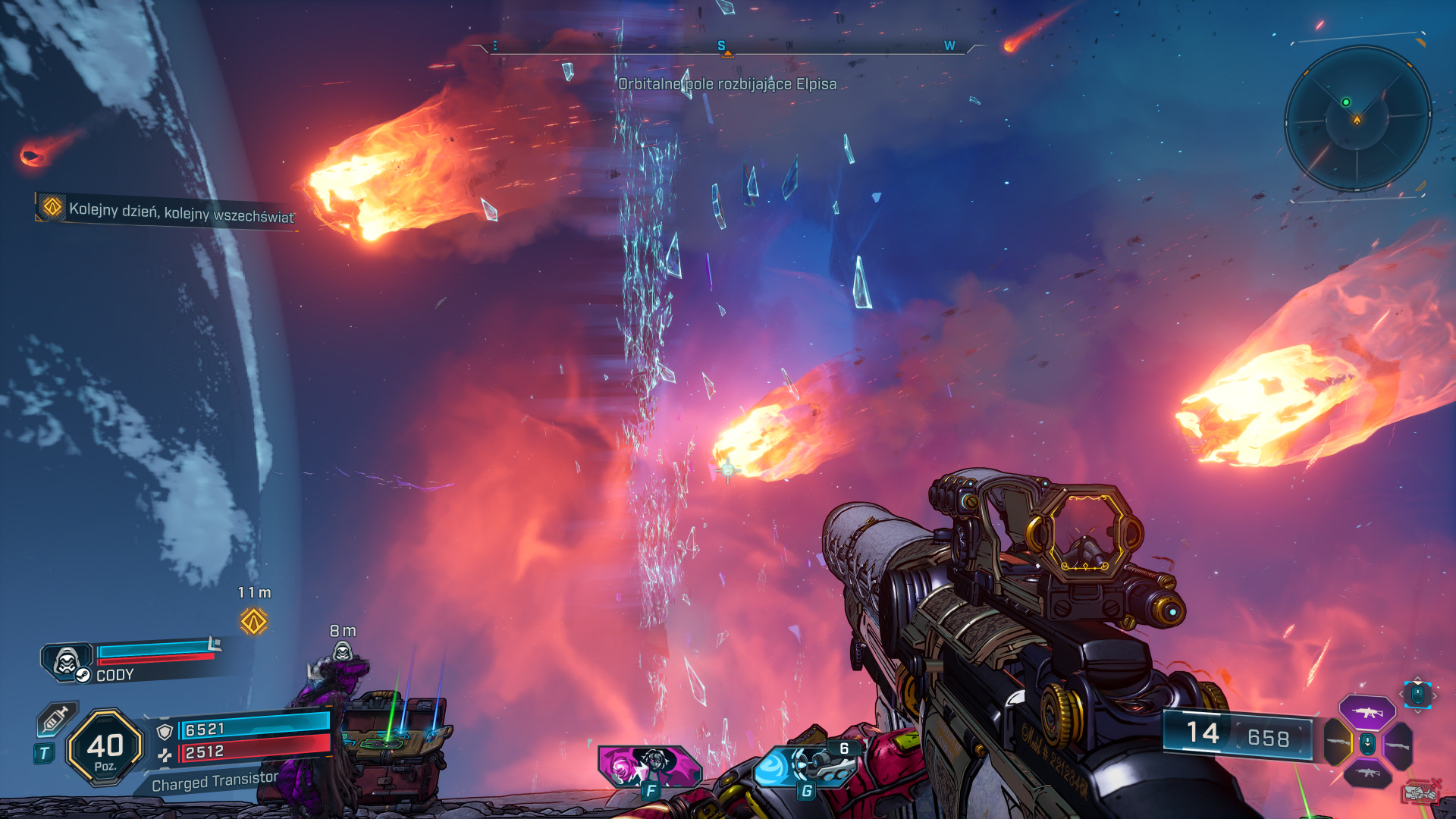Switch to the gold-bordered shotgun slot
The image size is (1456, 819).
coord(1338,742)
